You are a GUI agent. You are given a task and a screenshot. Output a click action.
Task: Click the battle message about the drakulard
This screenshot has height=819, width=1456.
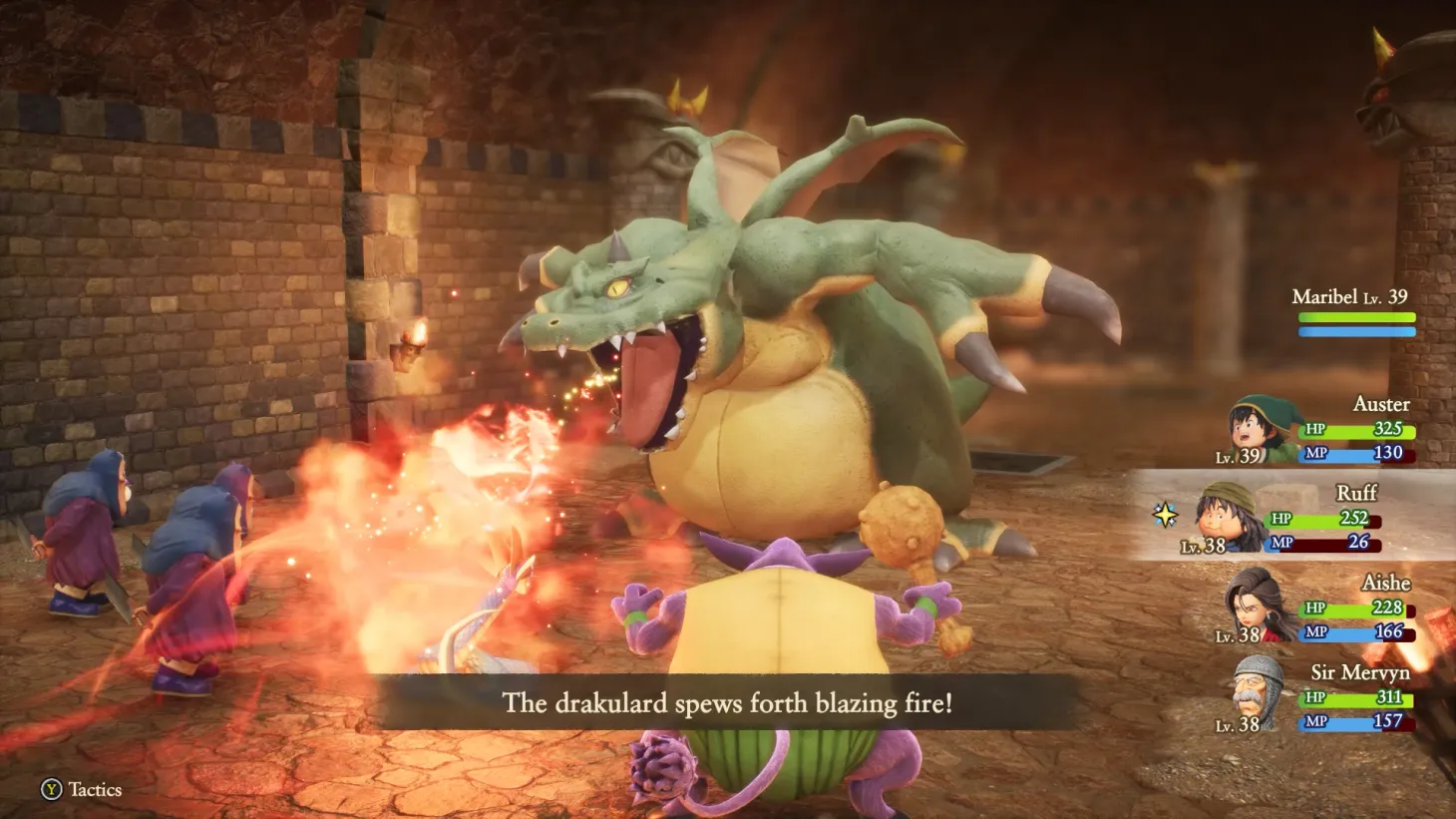click(x=728, y=702)
